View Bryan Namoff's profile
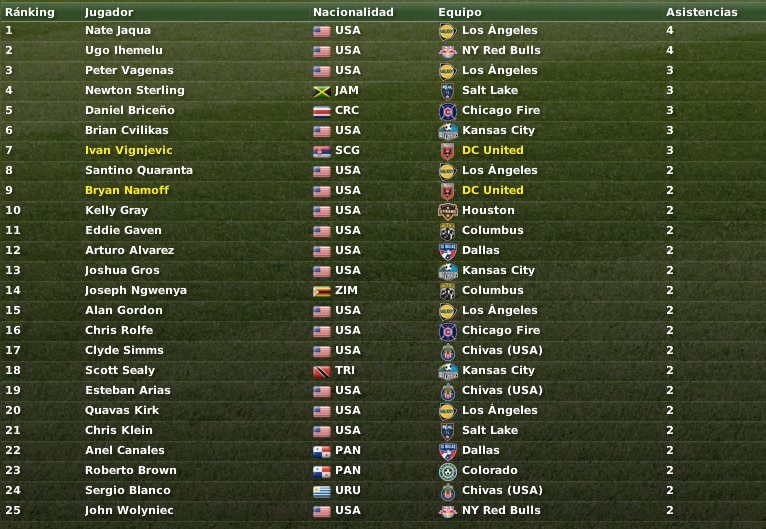 pos(126,190)
